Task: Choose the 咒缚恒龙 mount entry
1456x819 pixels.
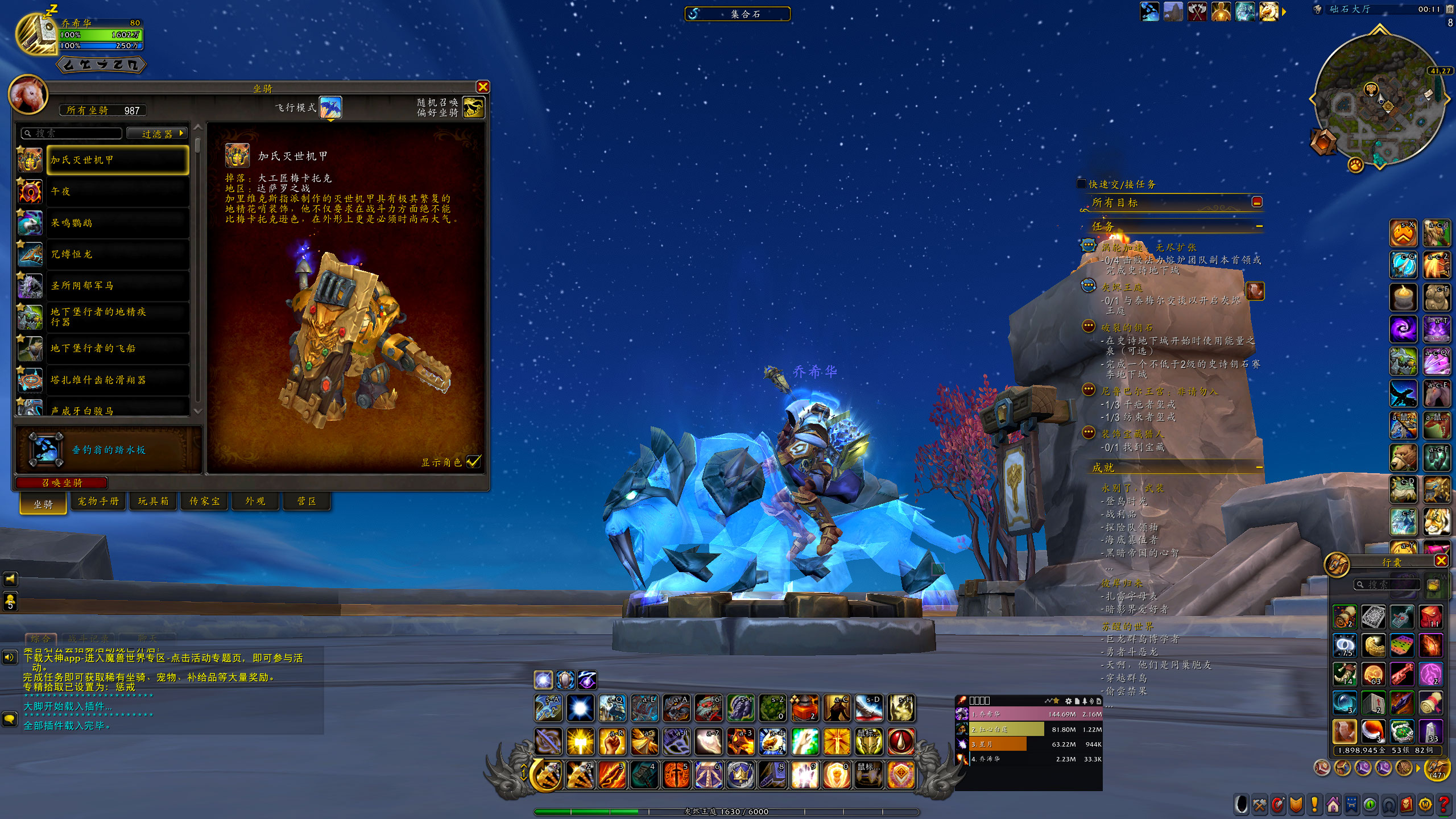Action: pyautogui.click(x=118, y=254)
